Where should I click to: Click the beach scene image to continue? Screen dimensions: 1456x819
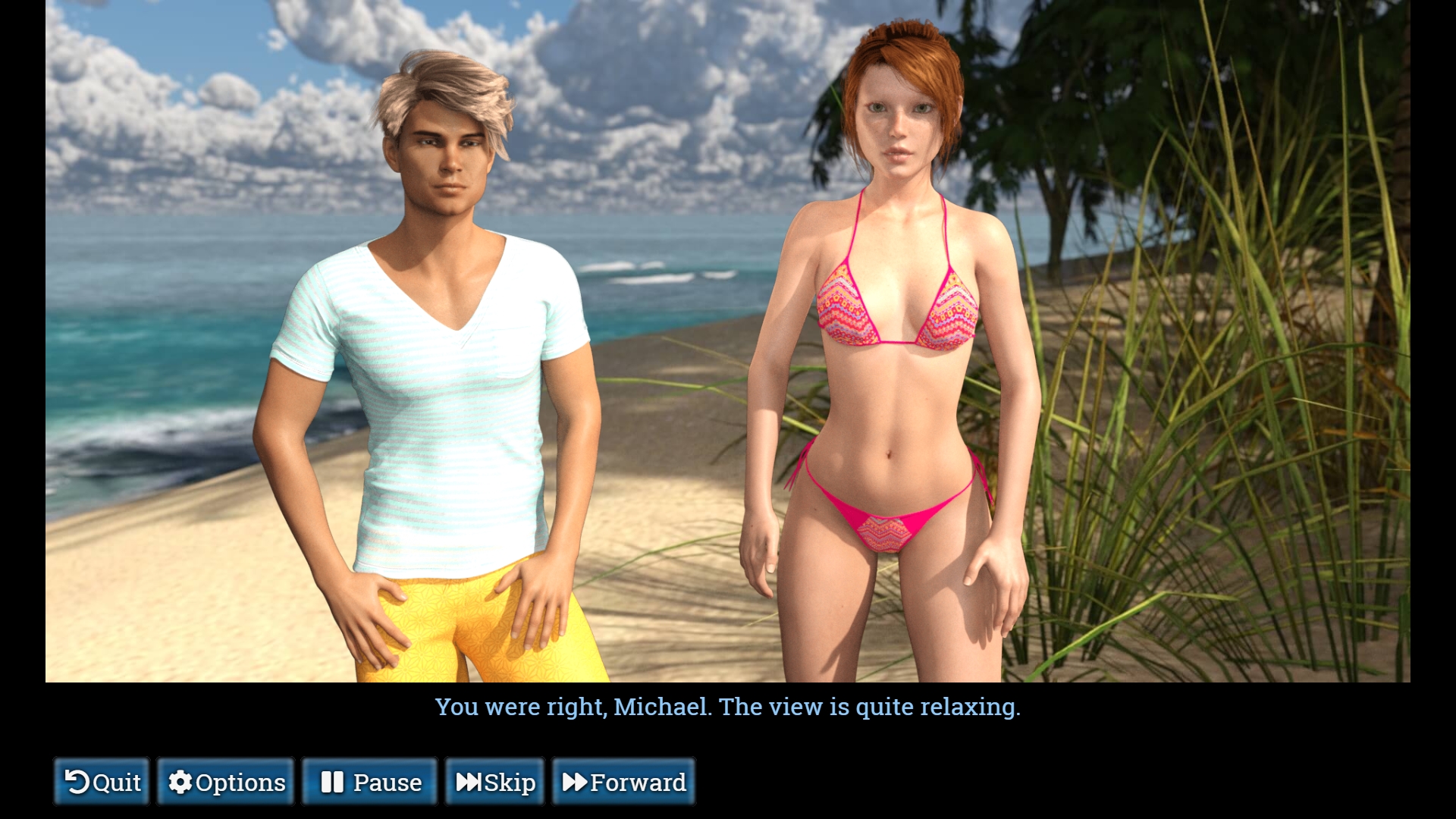tap(728, 341)
